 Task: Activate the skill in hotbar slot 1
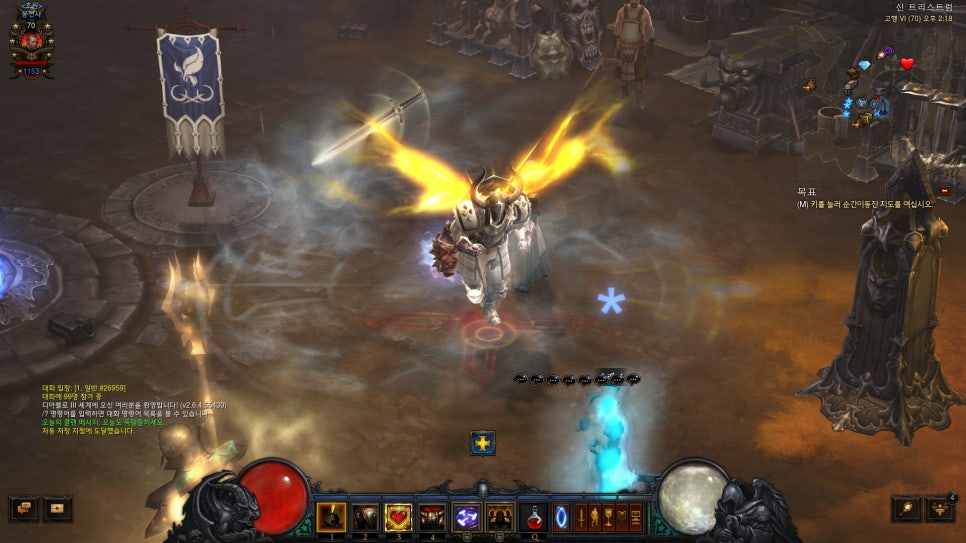[330, 517]
